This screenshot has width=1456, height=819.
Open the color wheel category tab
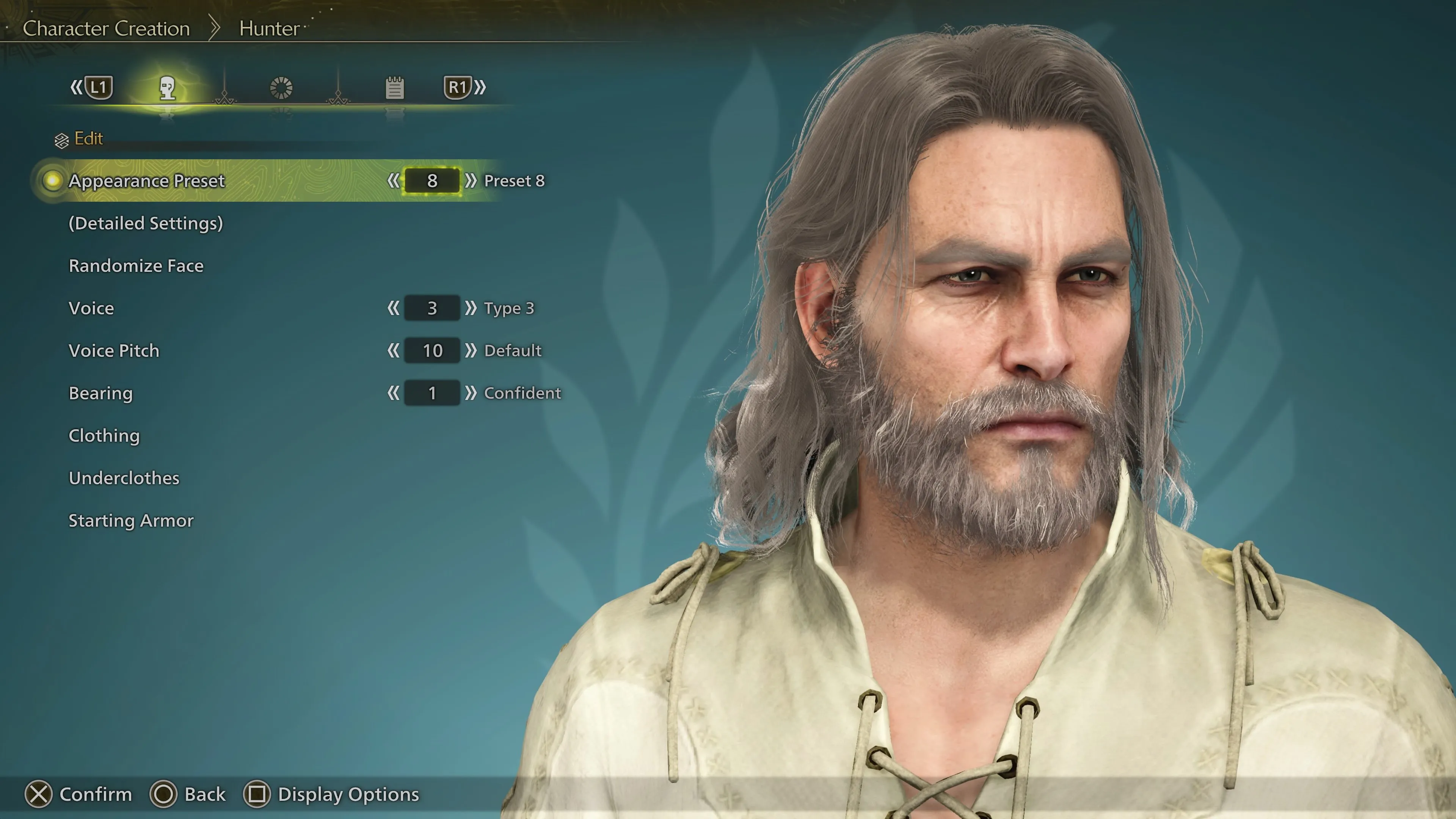point(281,88)
